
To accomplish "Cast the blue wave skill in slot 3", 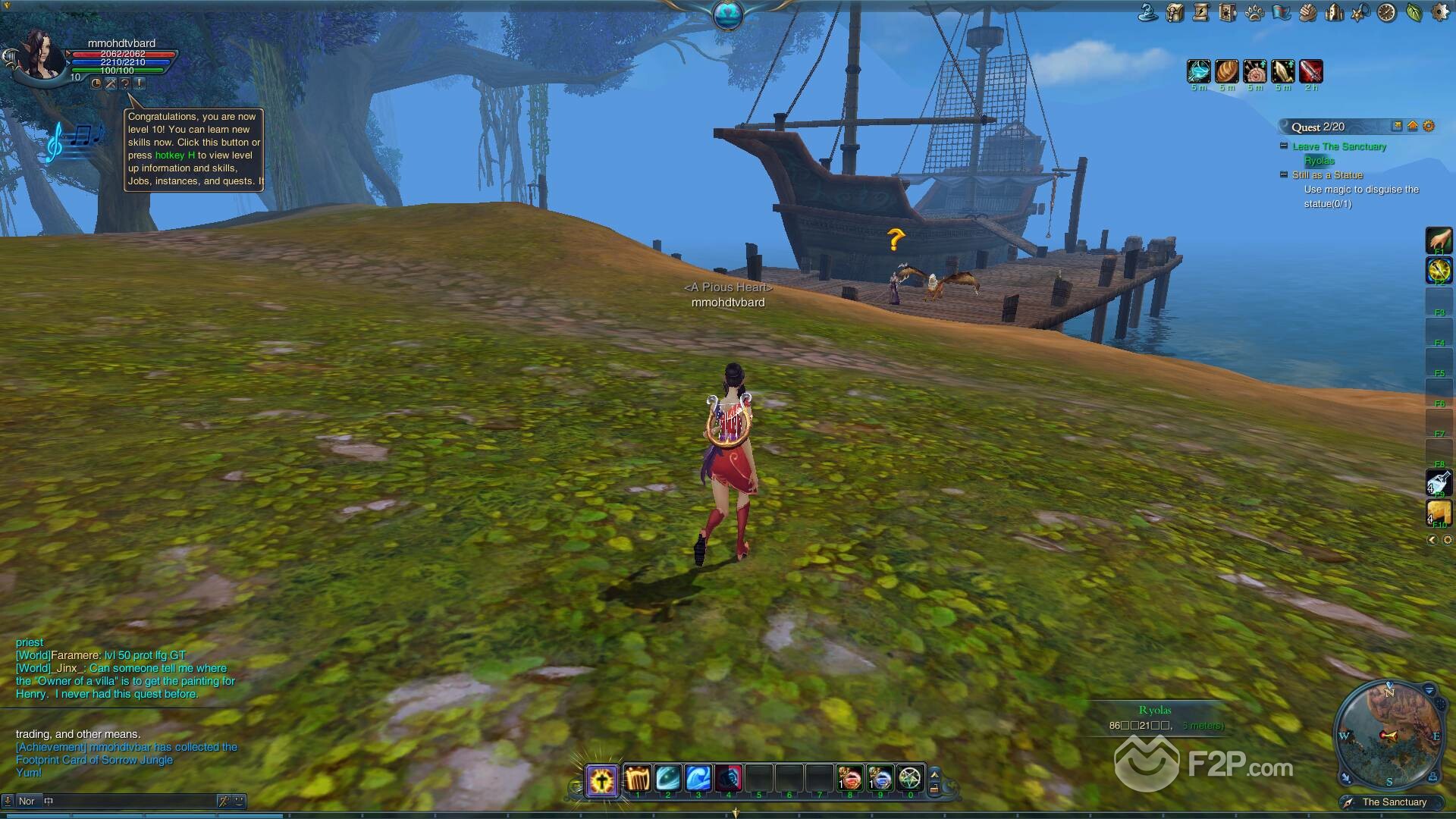I will click(x=698, y=779).
